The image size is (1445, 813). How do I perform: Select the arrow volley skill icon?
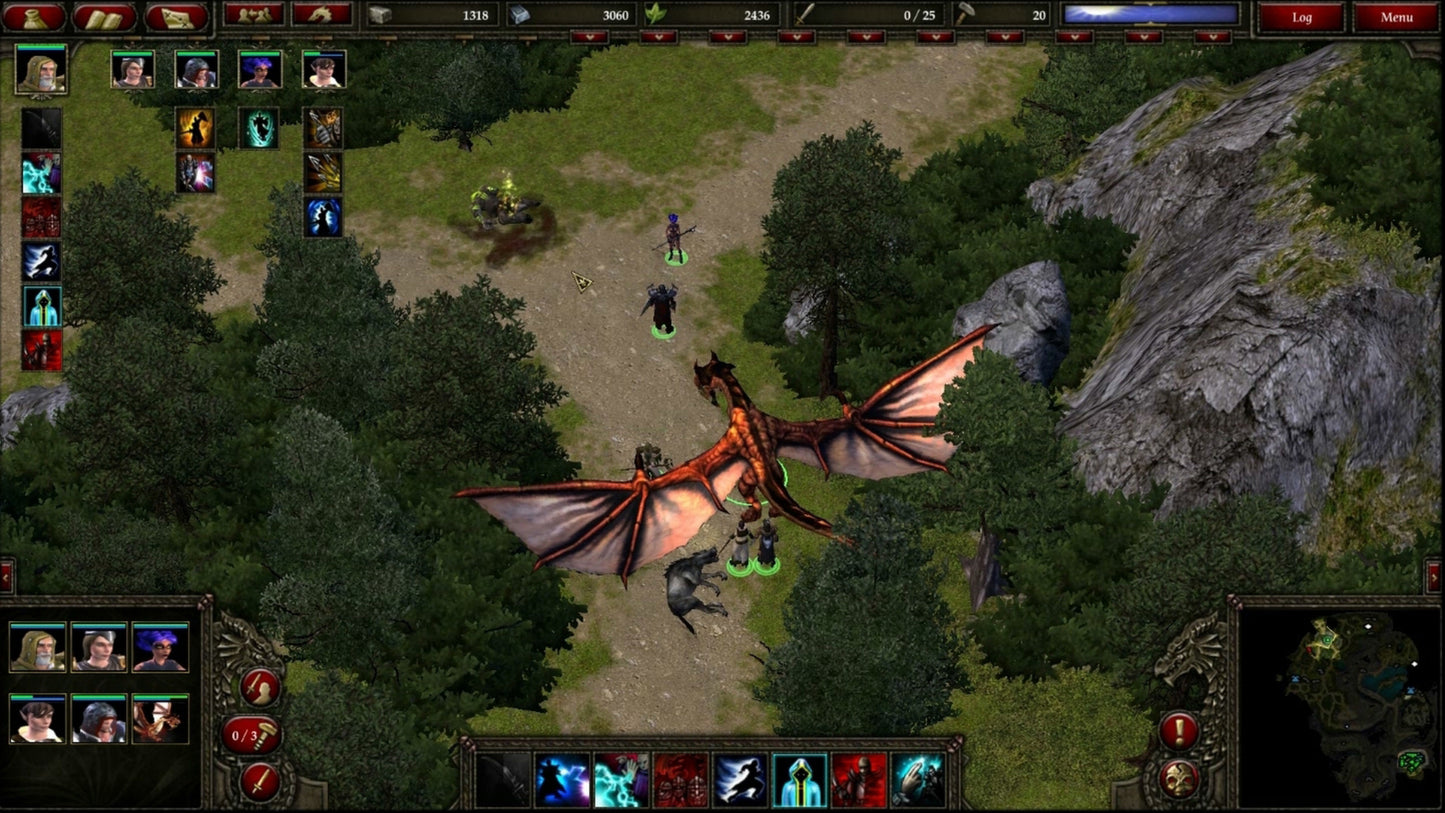(321, 172)
